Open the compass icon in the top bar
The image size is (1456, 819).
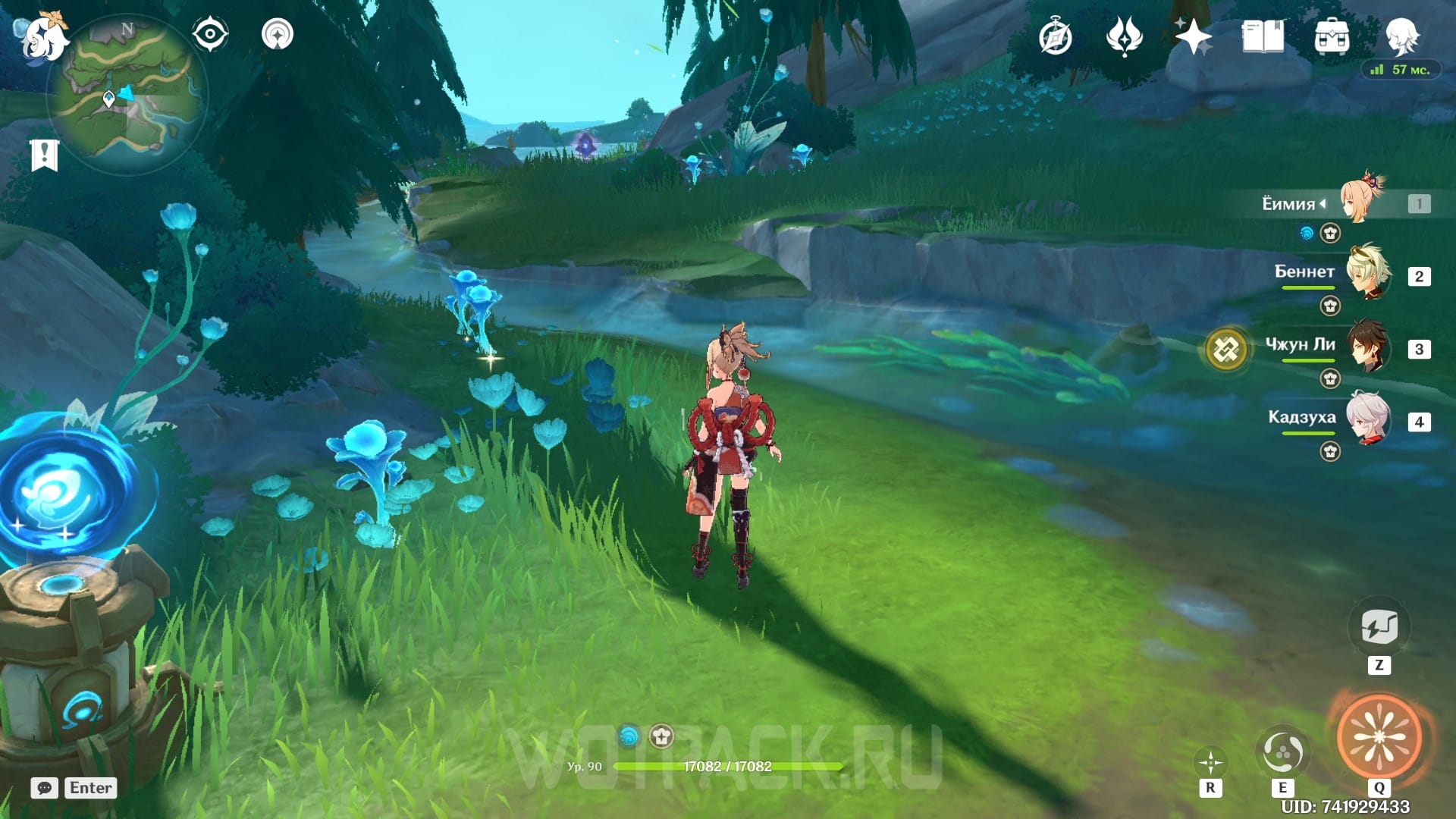[x=1055, y=37]
